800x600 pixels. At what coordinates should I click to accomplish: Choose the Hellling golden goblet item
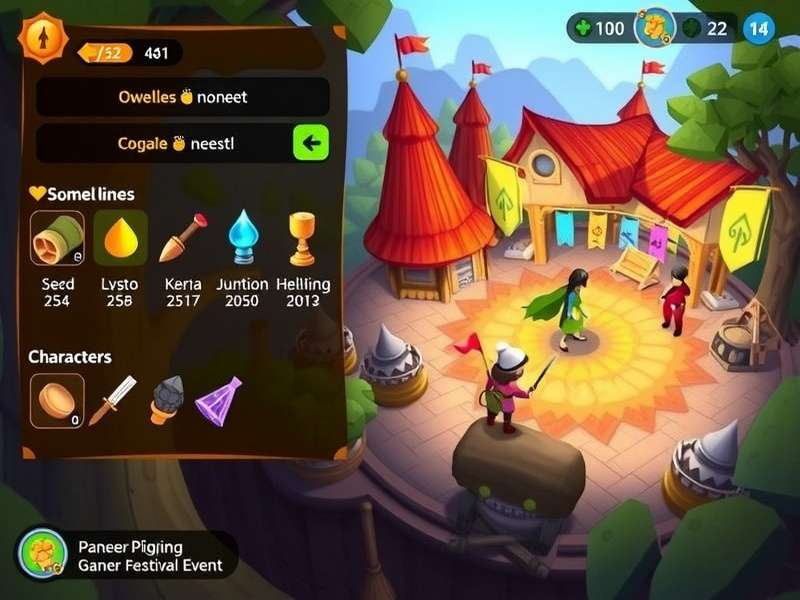coord(302,238)
